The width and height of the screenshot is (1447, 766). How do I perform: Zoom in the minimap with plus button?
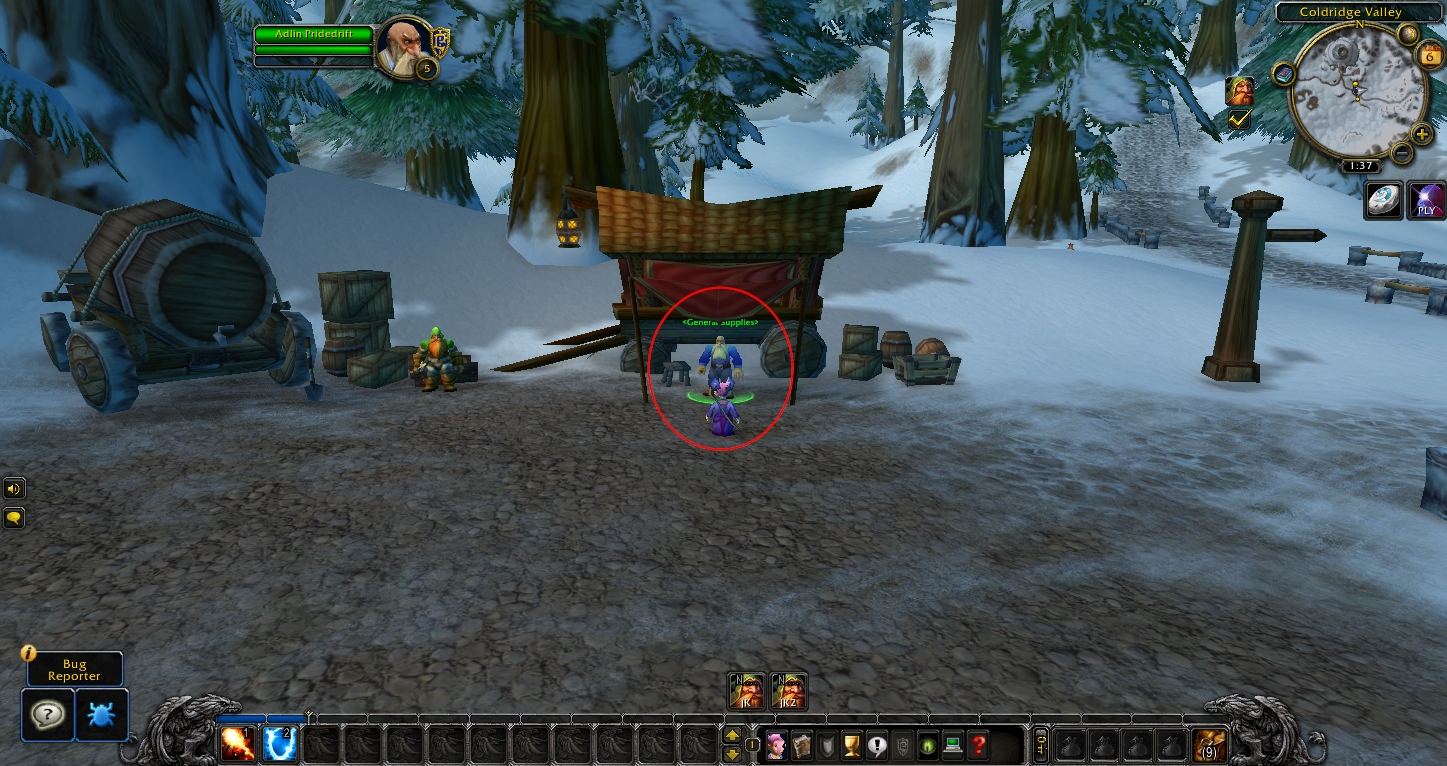[x=1421, y=135]
